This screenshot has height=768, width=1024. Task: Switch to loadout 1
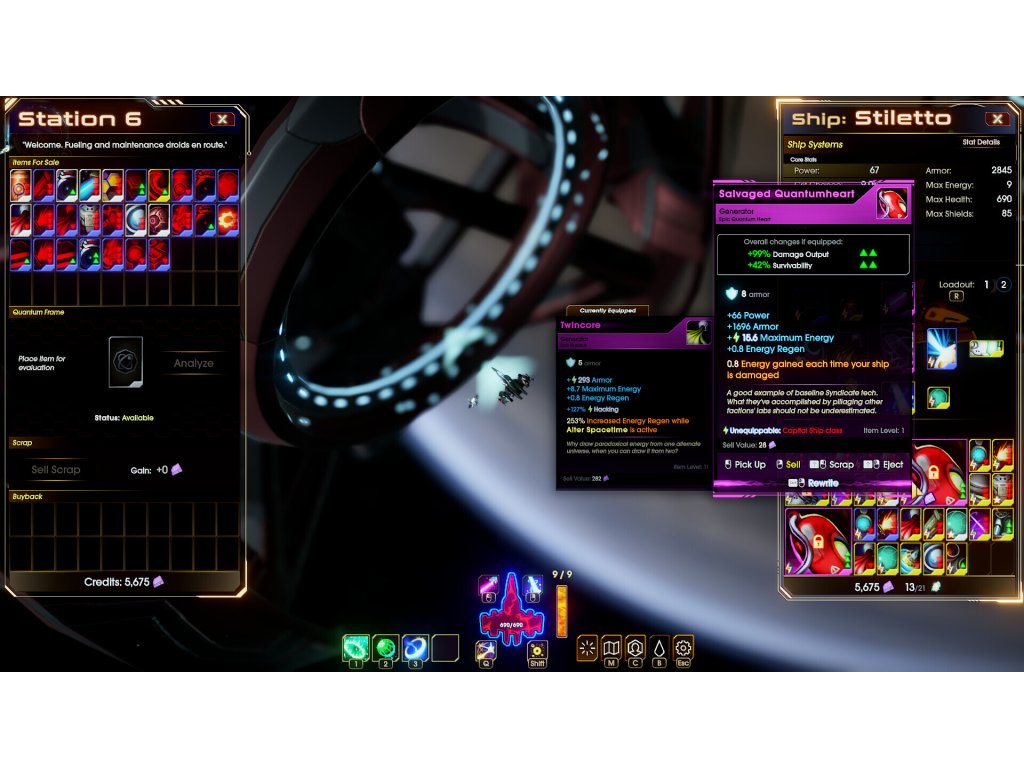(x=985, y=285)
